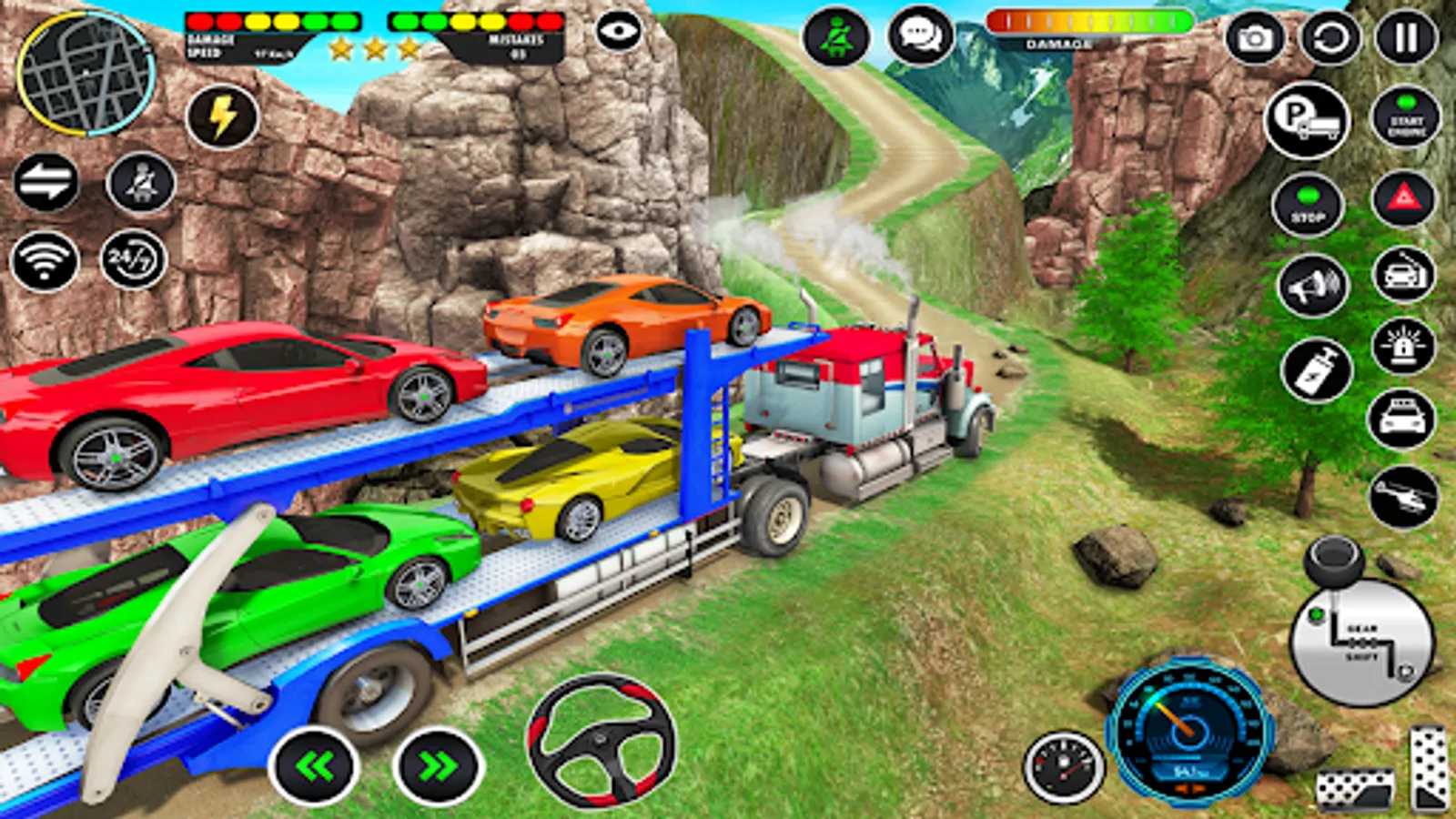Click the swap arrows button
The width and height of the screenshot is (1456, 819).
45,183
